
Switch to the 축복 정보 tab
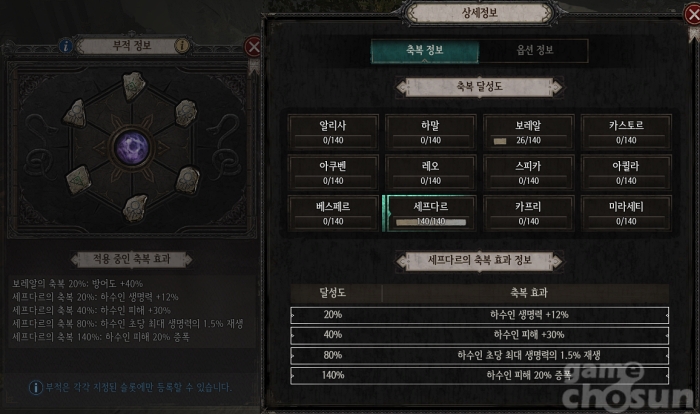[x=424, y=51]
